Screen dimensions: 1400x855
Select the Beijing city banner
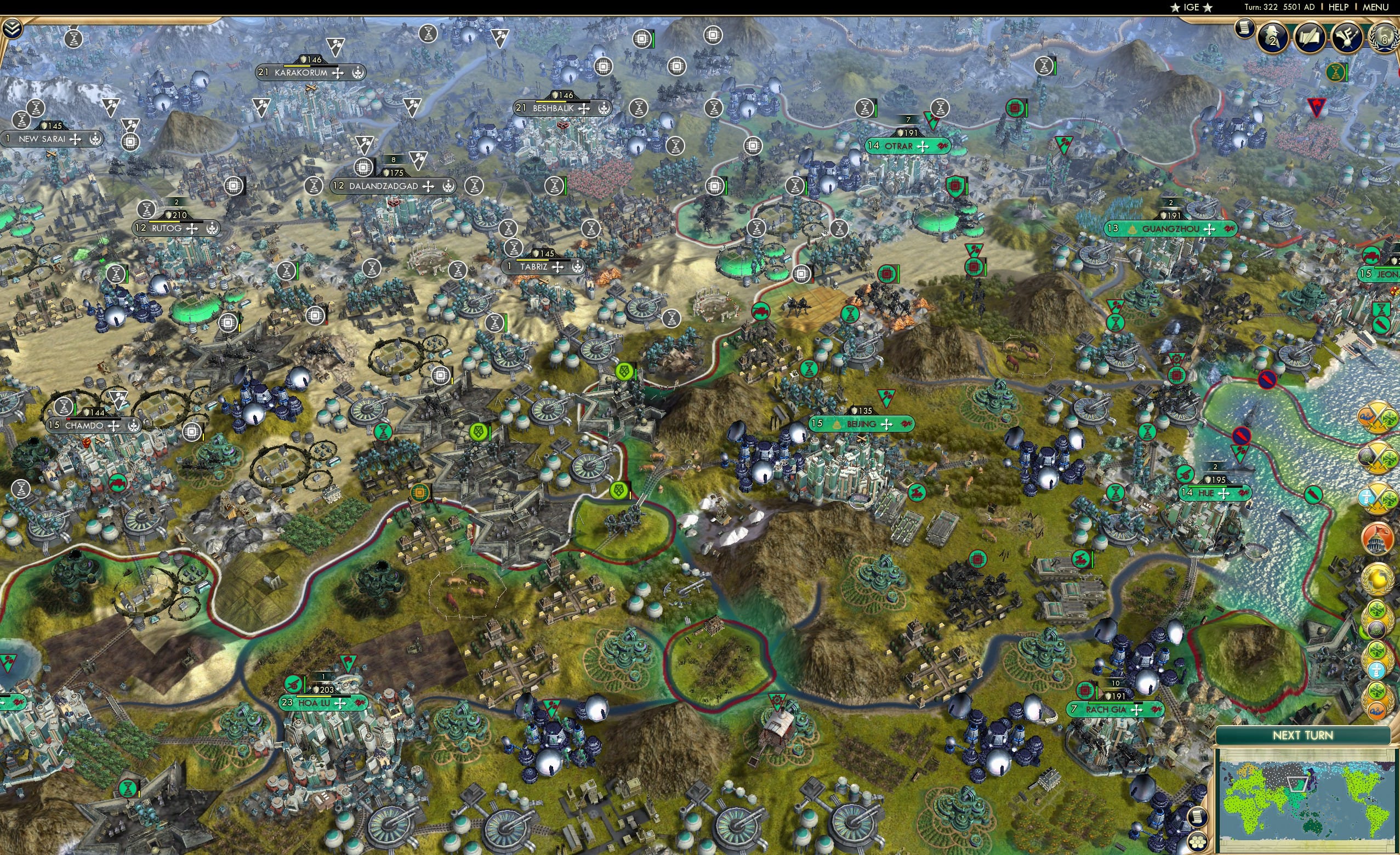click(862, 423)
